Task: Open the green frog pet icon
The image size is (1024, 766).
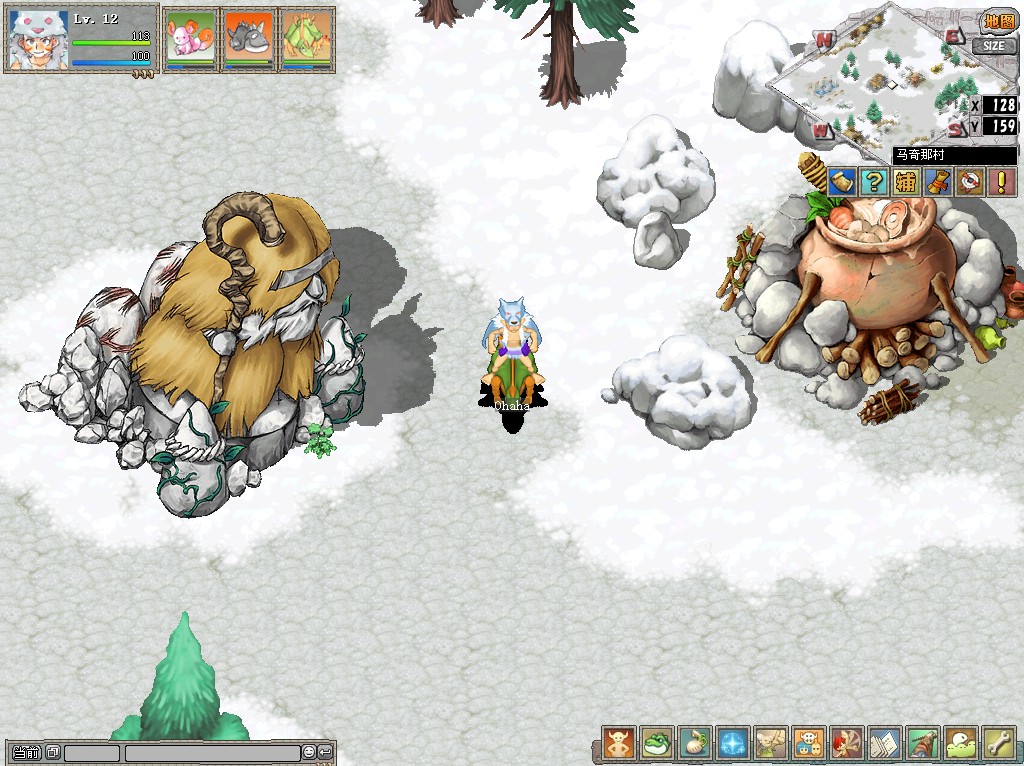Action: tap(657, 744)
